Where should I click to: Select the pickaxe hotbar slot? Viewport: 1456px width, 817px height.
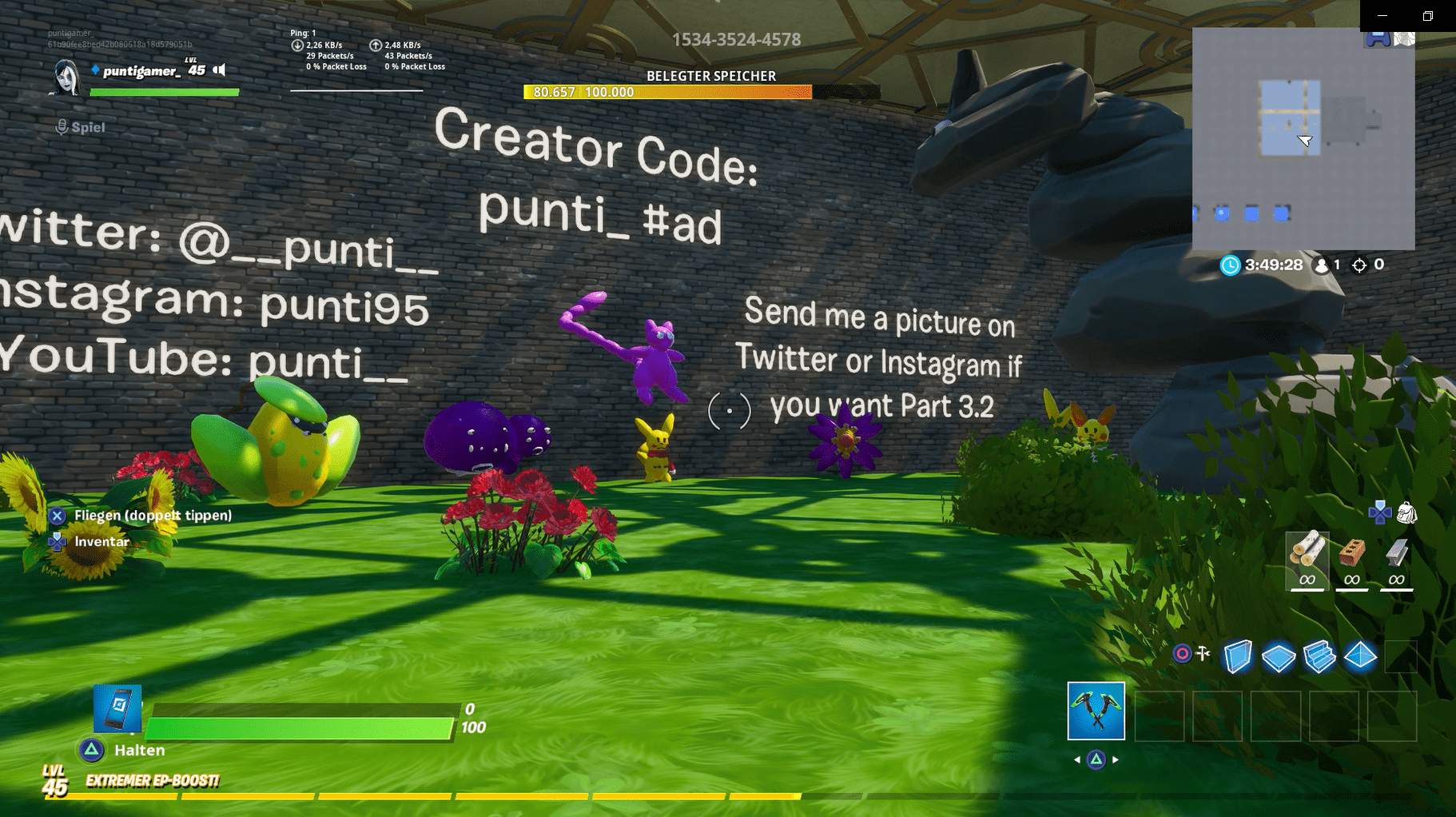[x=1096, y=711]
